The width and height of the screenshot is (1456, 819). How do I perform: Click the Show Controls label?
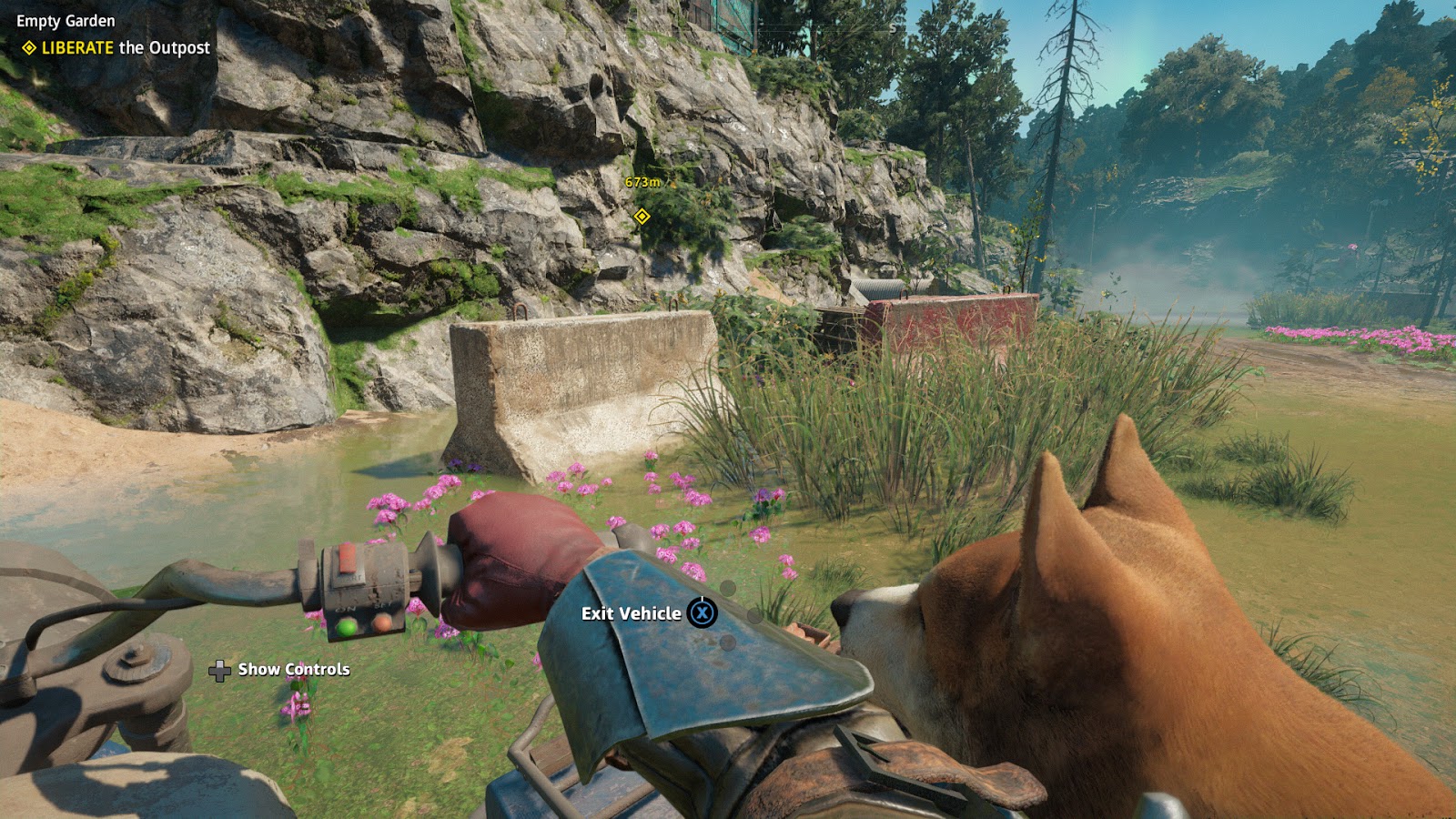(x=293, y=670)
